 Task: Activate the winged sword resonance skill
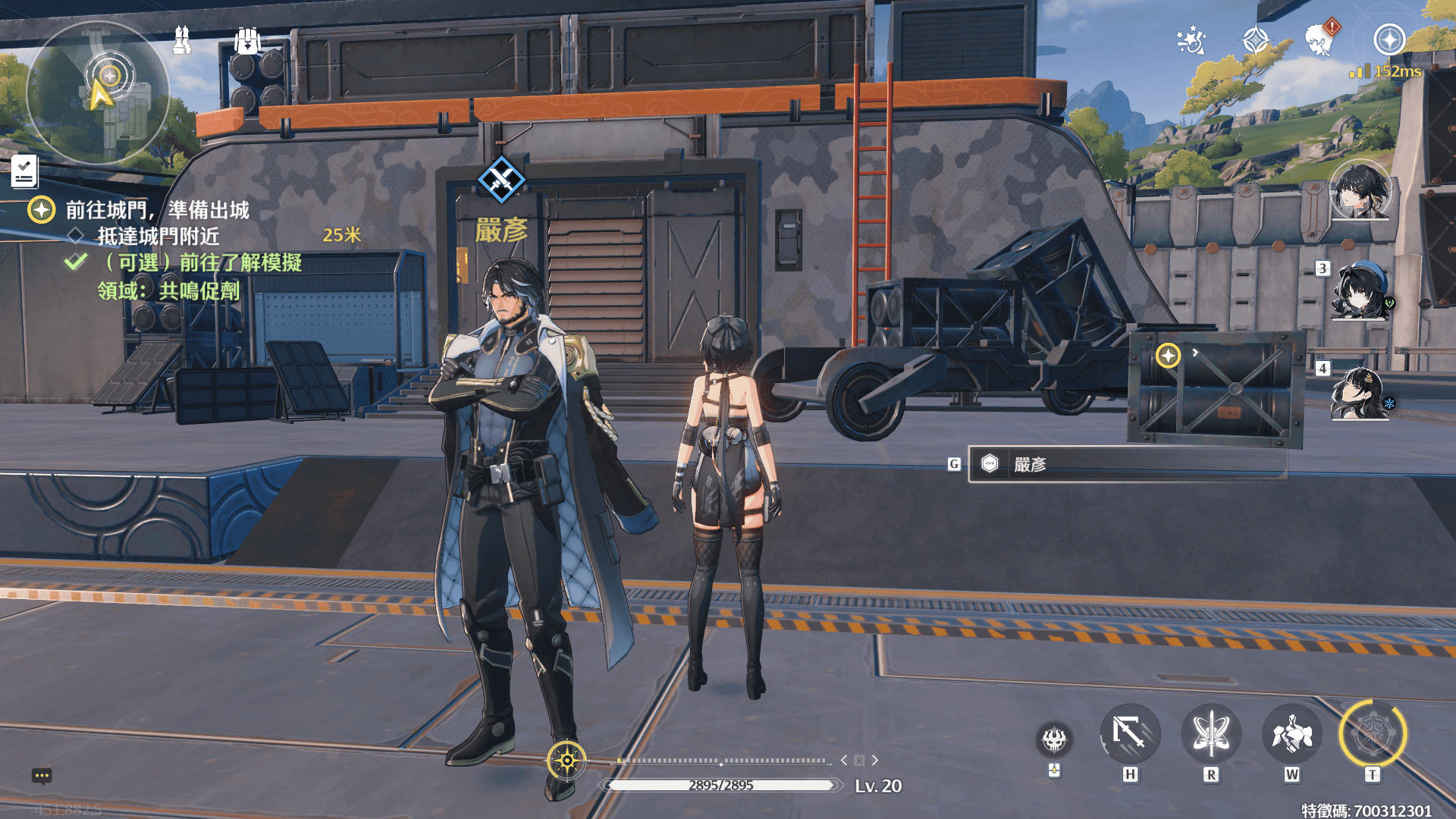pyautogui.click(x=1211, y=734)
